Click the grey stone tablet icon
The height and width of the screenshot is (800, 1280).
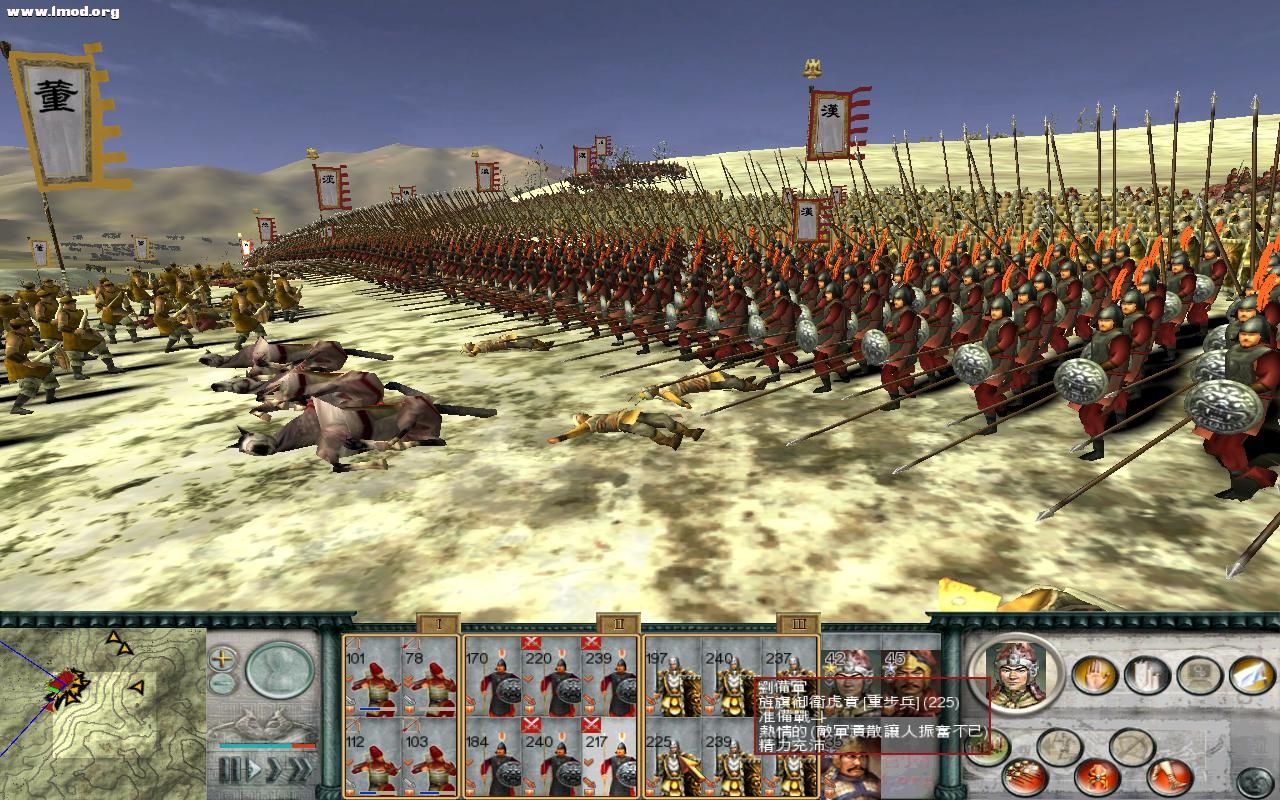[x=1199, y=674]
